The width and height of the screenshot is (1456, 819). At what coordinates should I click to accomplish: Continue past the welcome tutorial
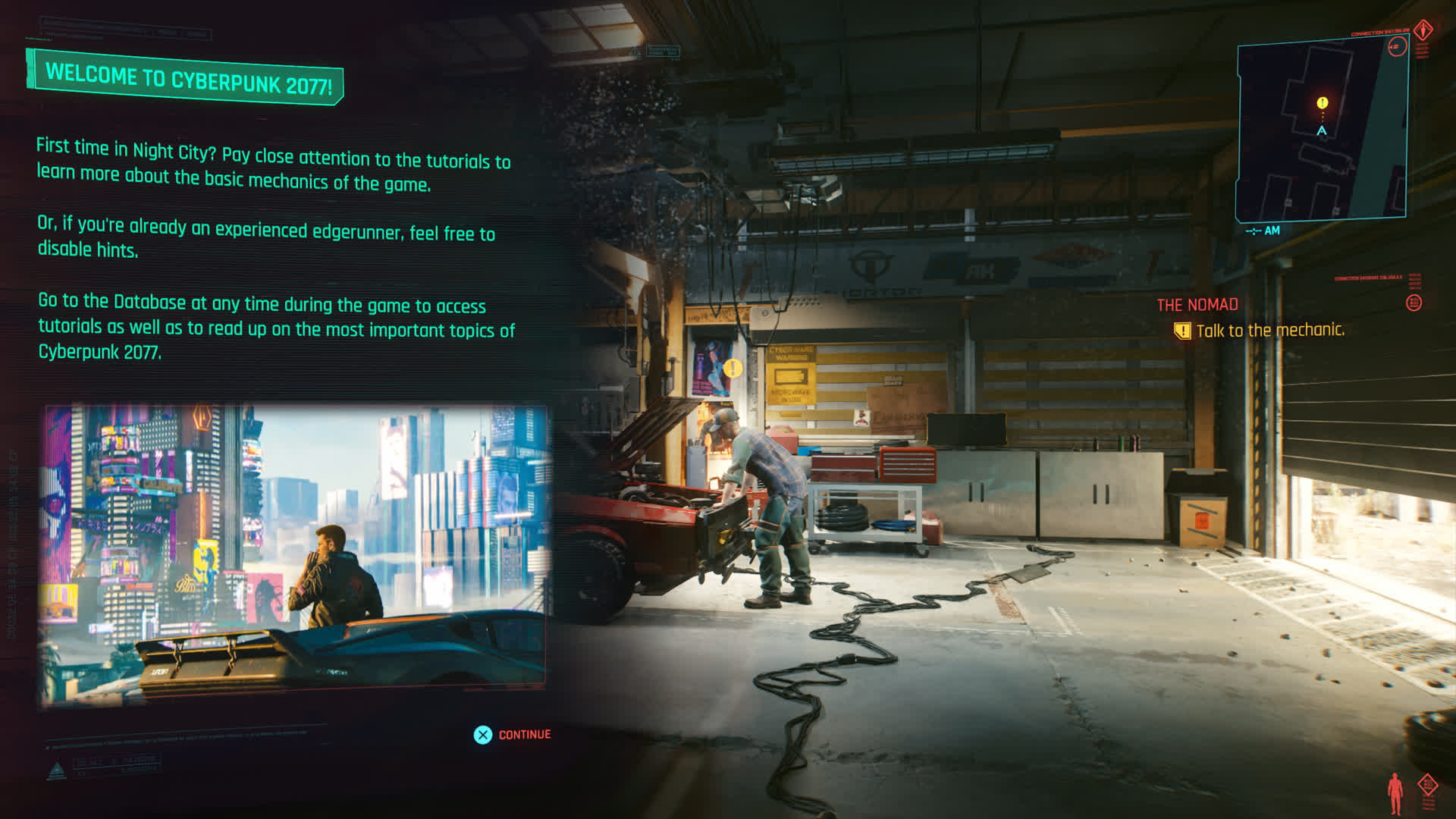[x=513, y=735]
